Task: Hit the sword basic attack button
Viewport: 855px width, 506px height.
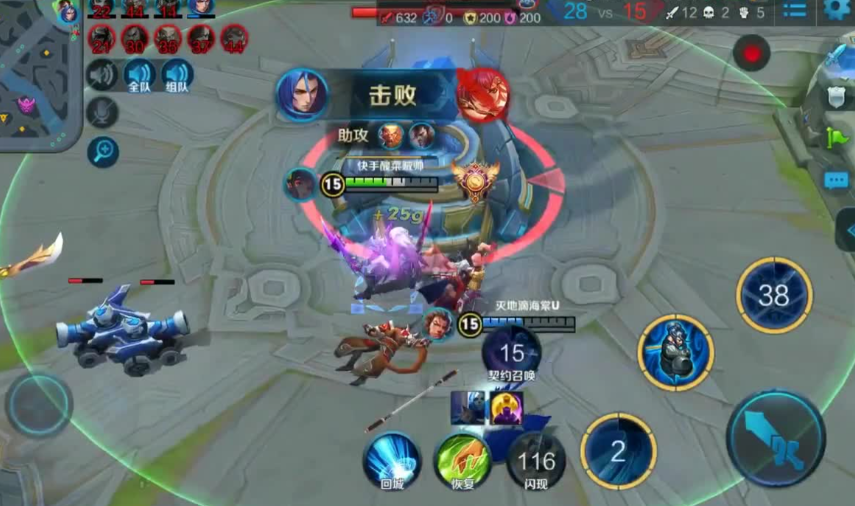Action: point(775,439)
